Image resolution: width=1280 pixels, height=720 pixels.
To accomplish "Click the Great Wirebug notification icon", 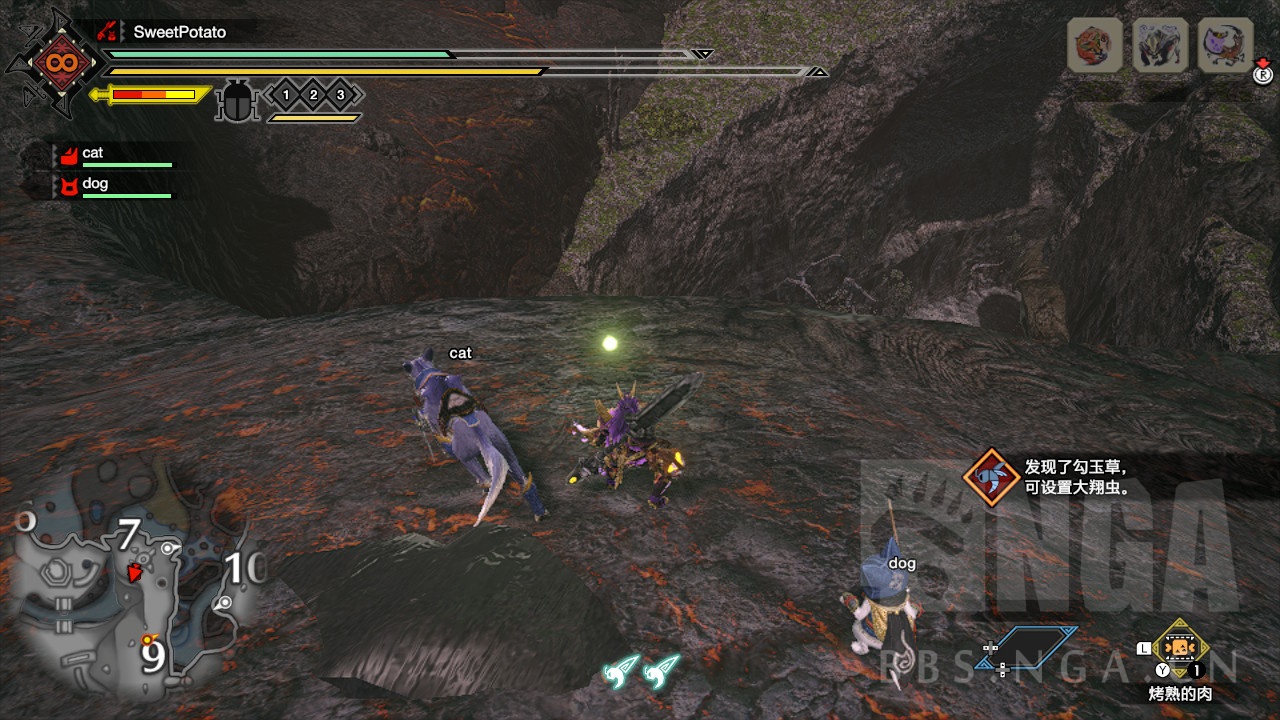I will 991,477.
